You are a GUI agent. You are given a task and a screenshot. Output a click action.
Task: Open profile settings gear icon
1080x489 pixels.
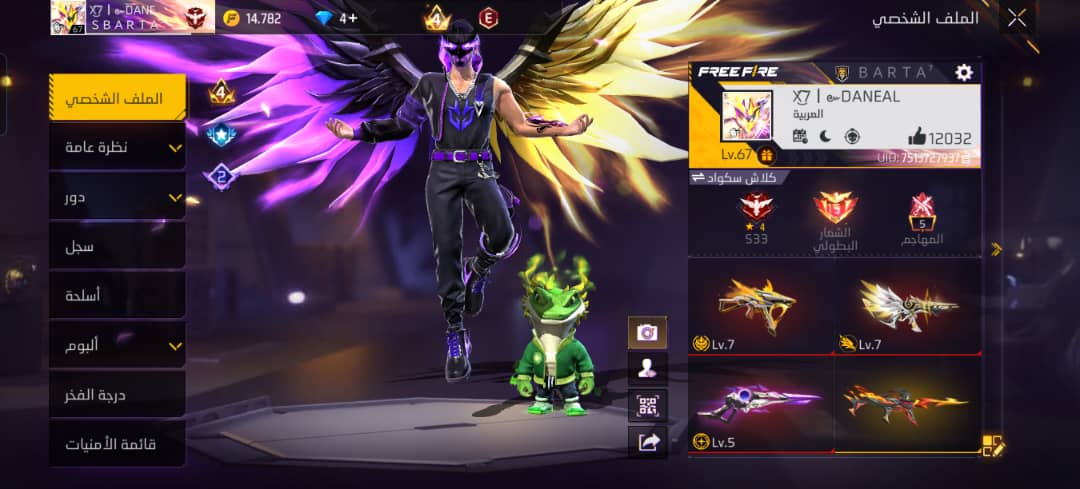click(964, 72)
